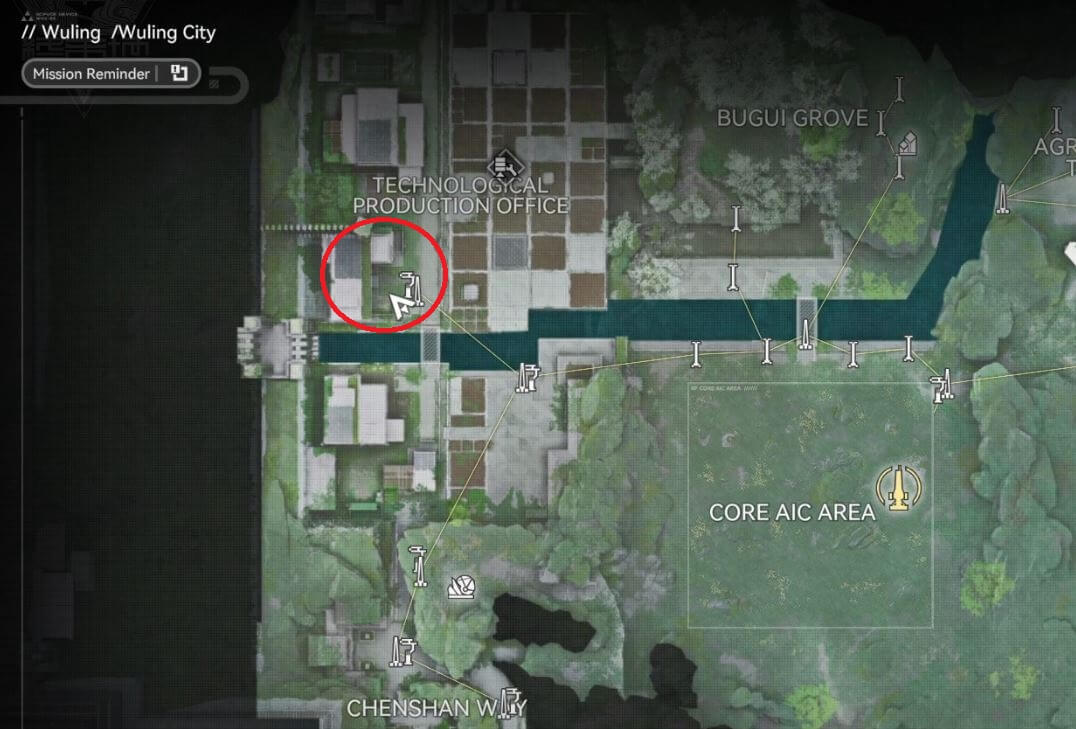Toggle the Mission Reminder button
Image resolution: width=1076 pixels, height=729 pixels.
110,74
